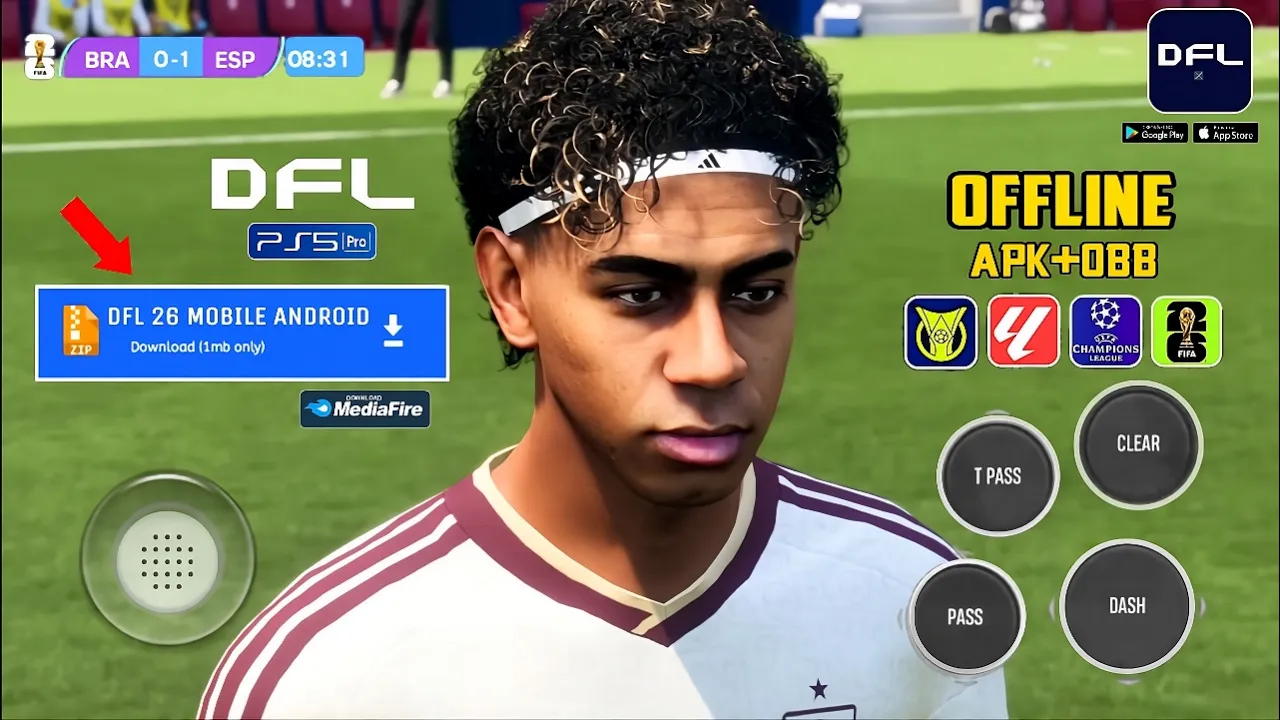Screen dimensions: 1280x720
Task: Tap the PASS on-screen control
Action: click(966, 617)
